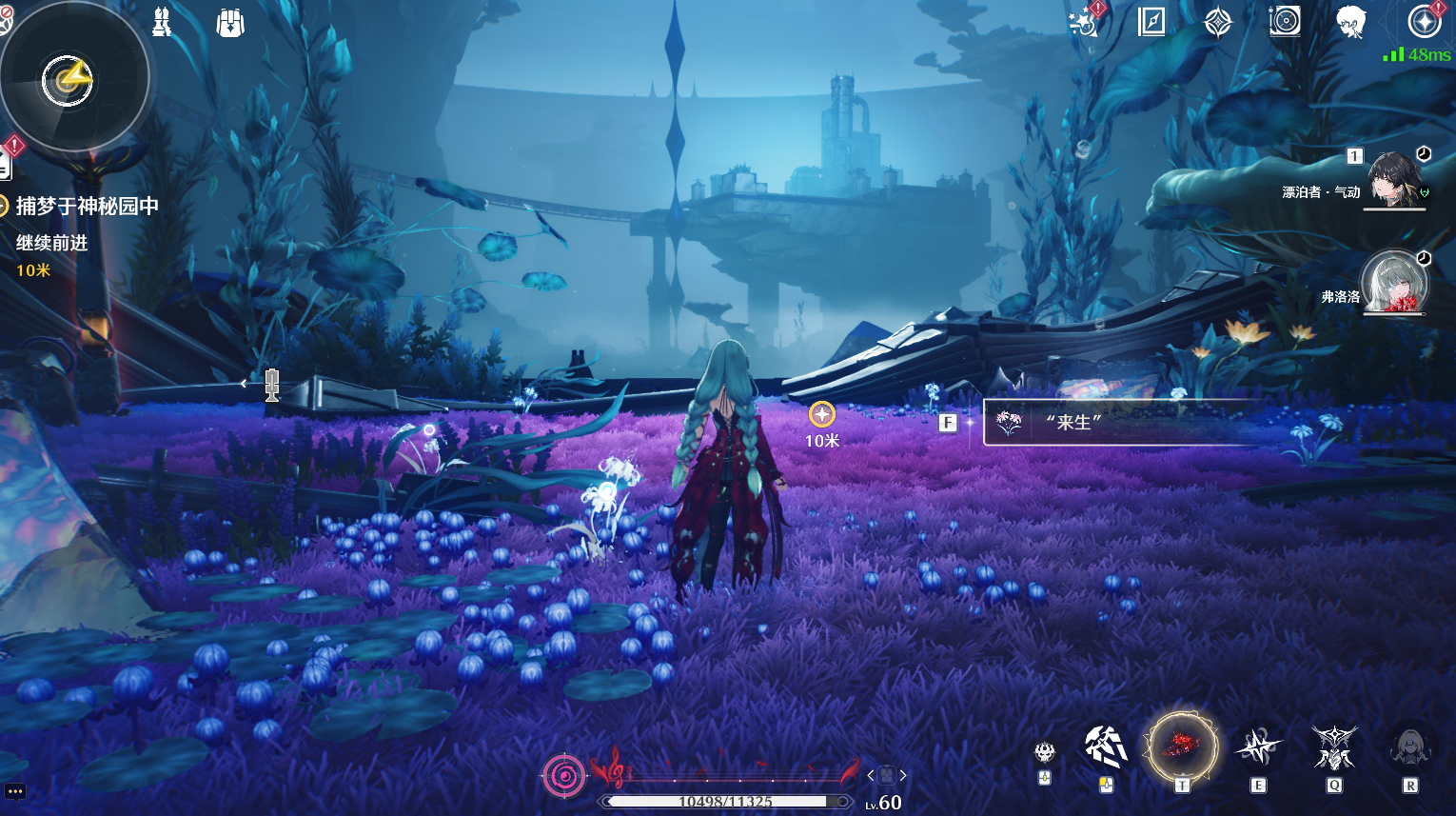The height and width of the screenshot is (816, 1456).
Task: Open the quest tracker "捕梦于神秘园中"
Action: (x=87, y=206)
